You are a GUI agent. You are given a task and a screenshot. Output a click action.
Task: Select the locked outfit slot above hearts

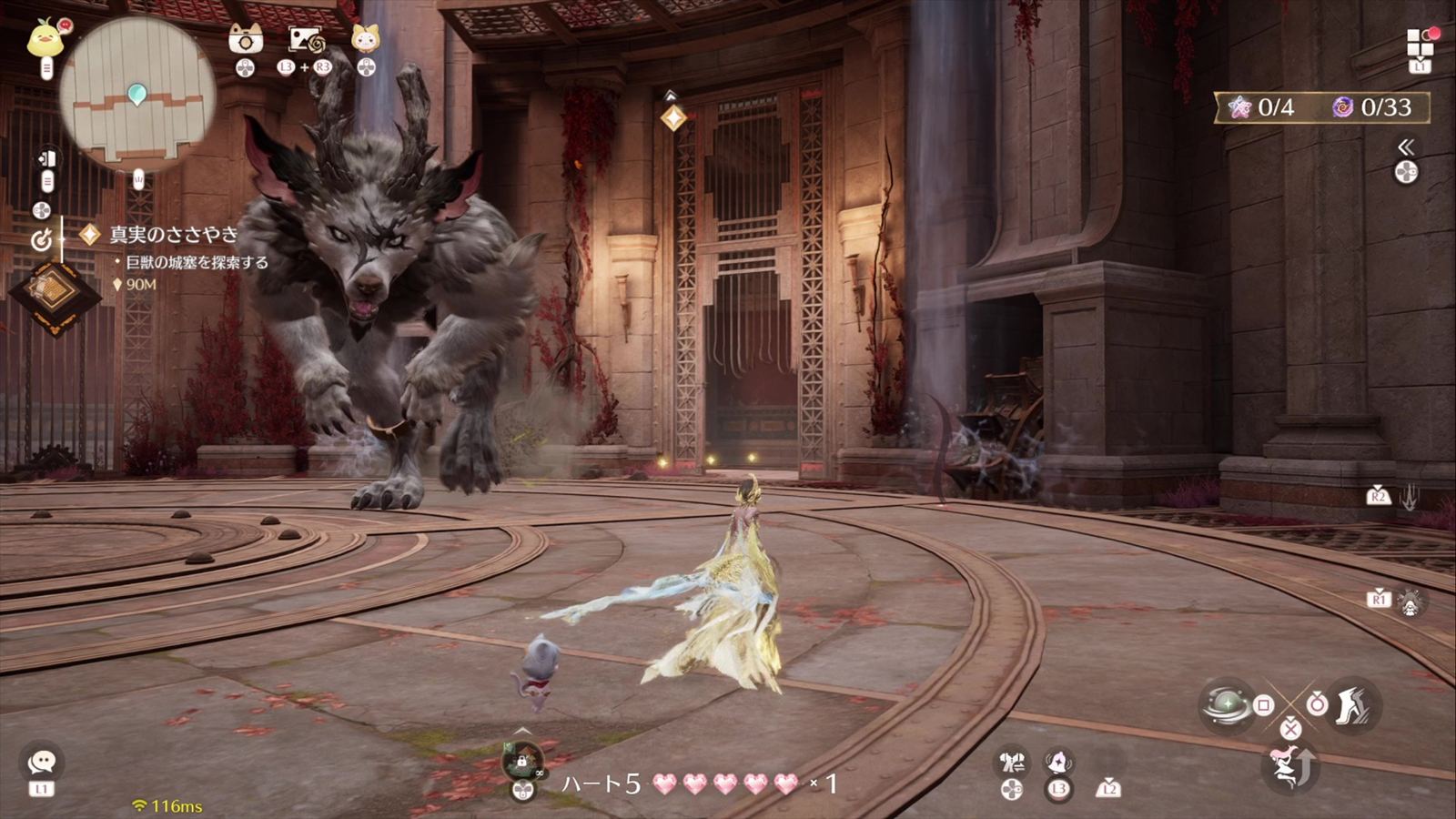(522, 760)
